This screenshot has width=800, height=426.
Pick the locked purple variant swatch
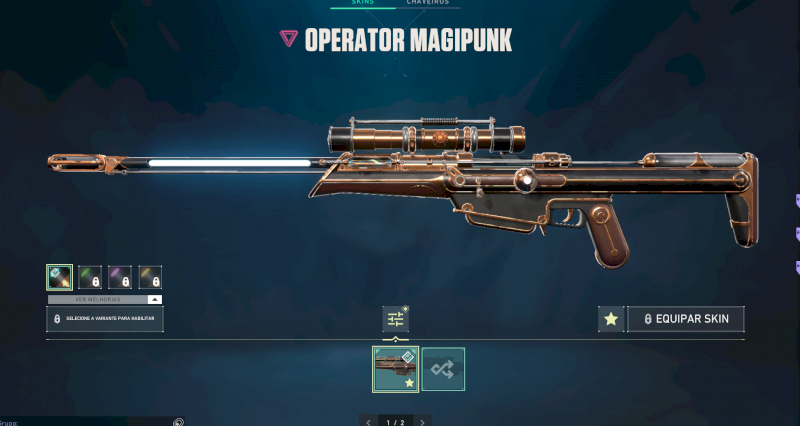pos(120,277)
